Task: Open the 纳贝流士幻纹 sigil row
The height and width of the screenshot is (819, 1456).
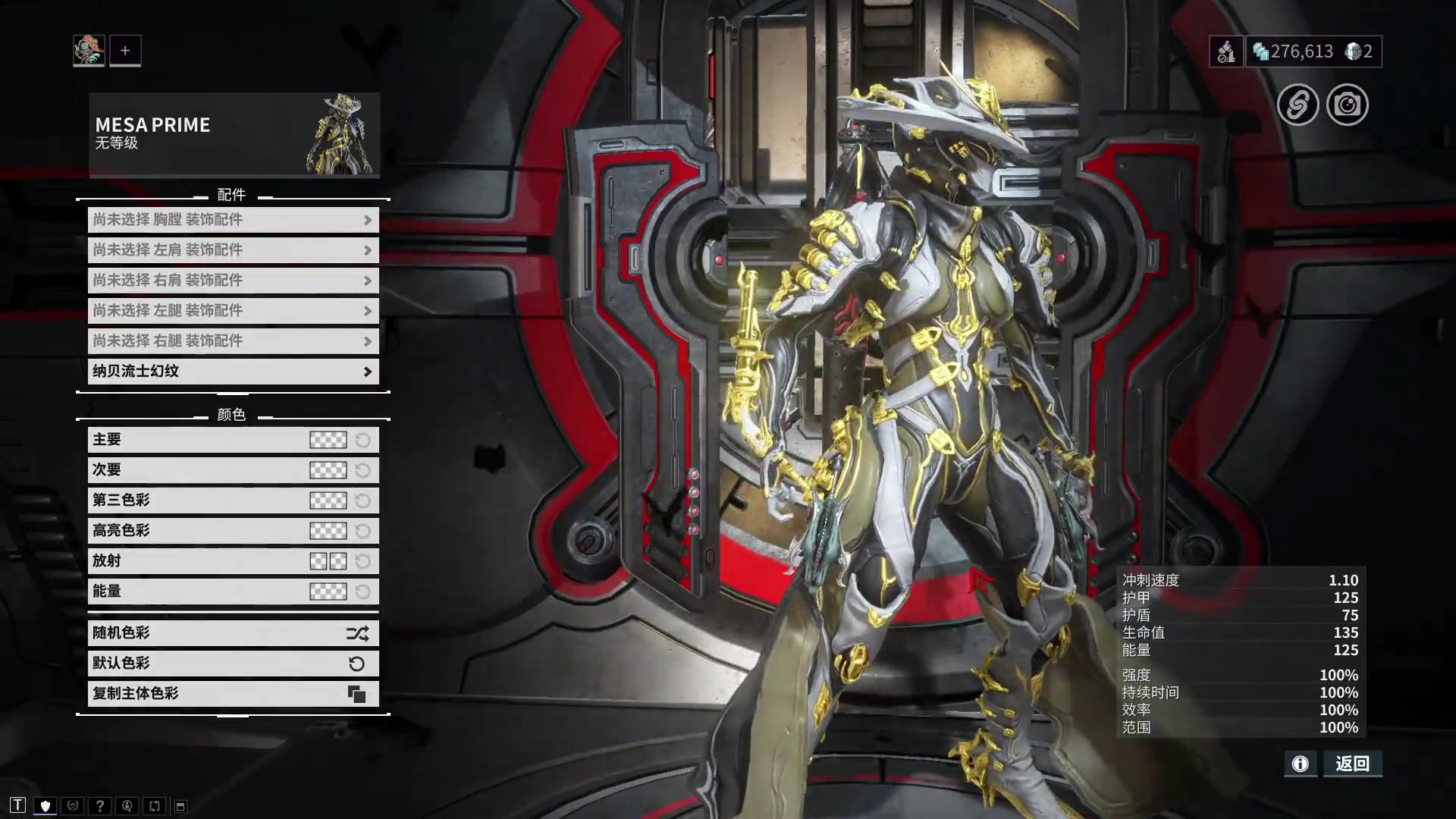Action: coord(233,372)
